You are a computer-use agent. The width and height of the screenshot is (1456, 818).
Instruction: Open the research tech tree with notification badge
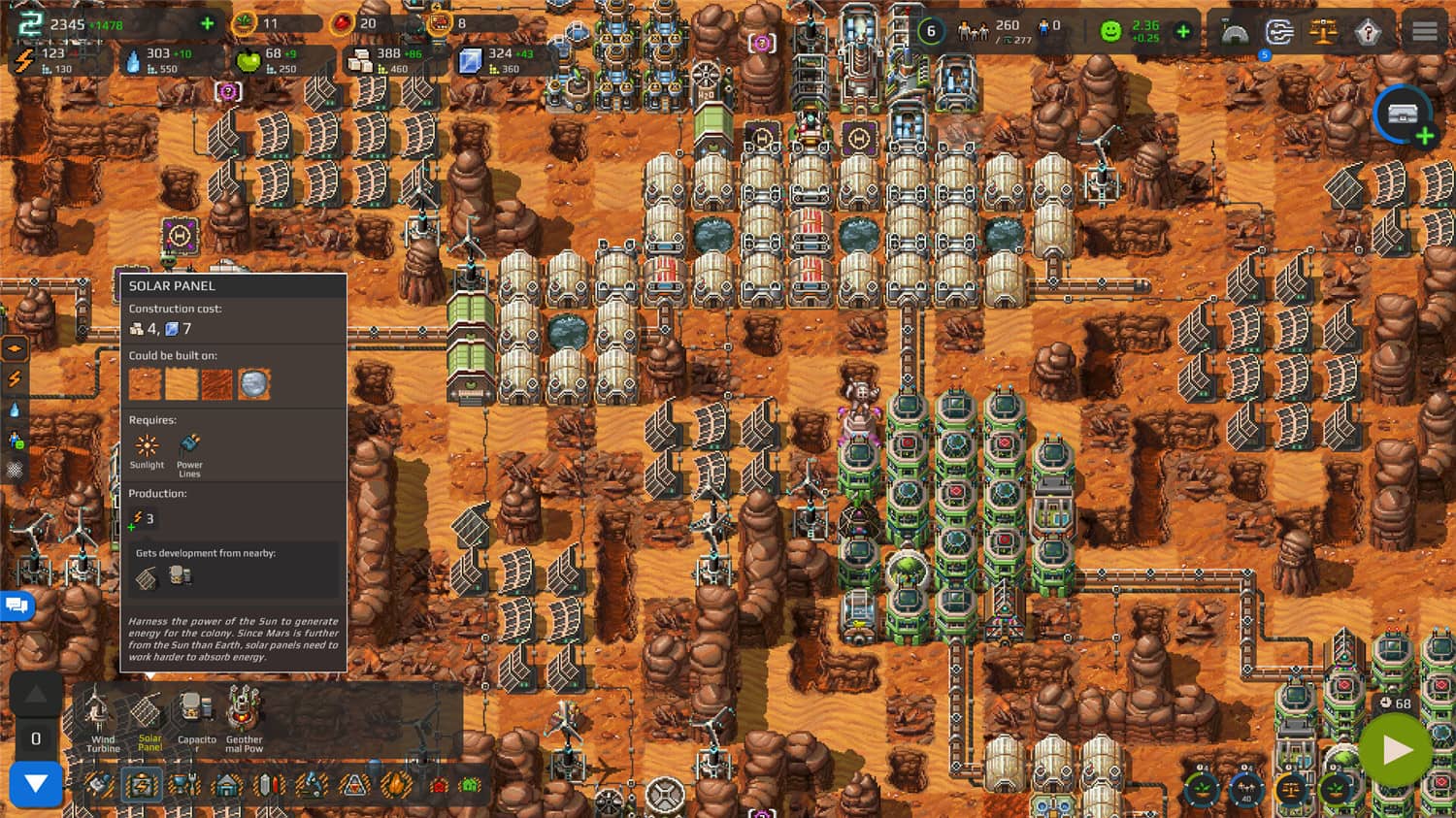click(x=1278, y=32)
